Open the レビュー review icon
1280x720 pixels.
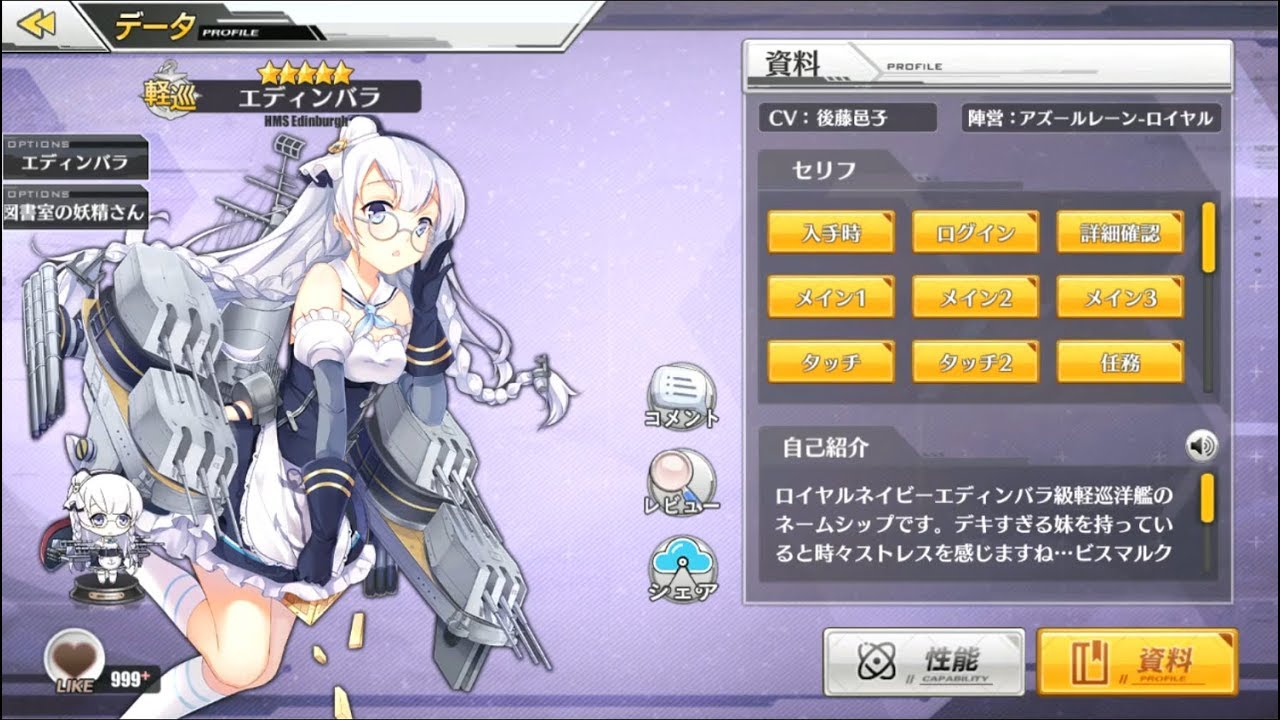tap(682, 479)
